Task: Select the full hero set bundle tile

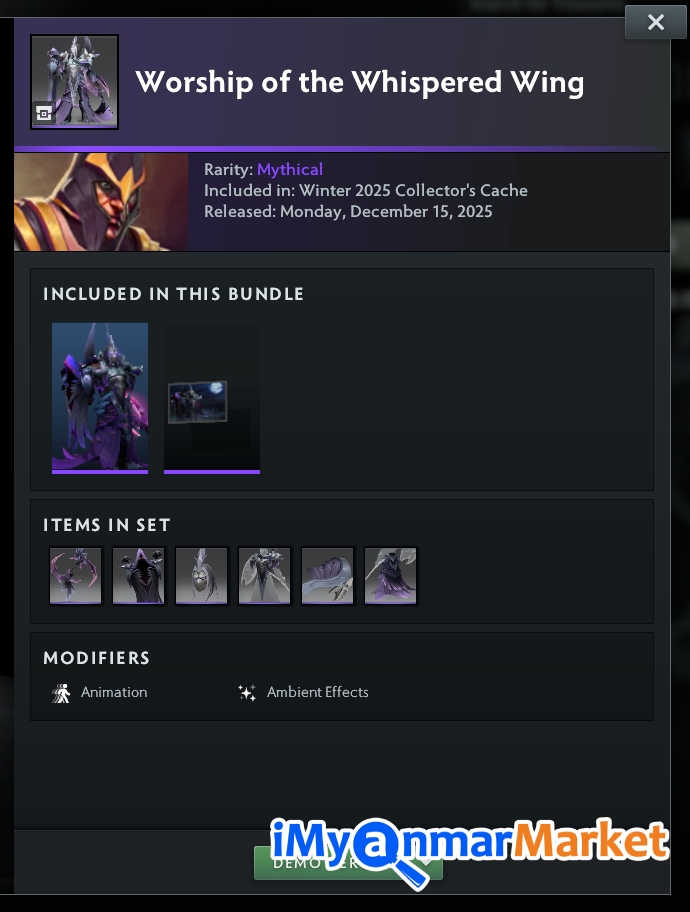Action: click(x=100, y=397)
